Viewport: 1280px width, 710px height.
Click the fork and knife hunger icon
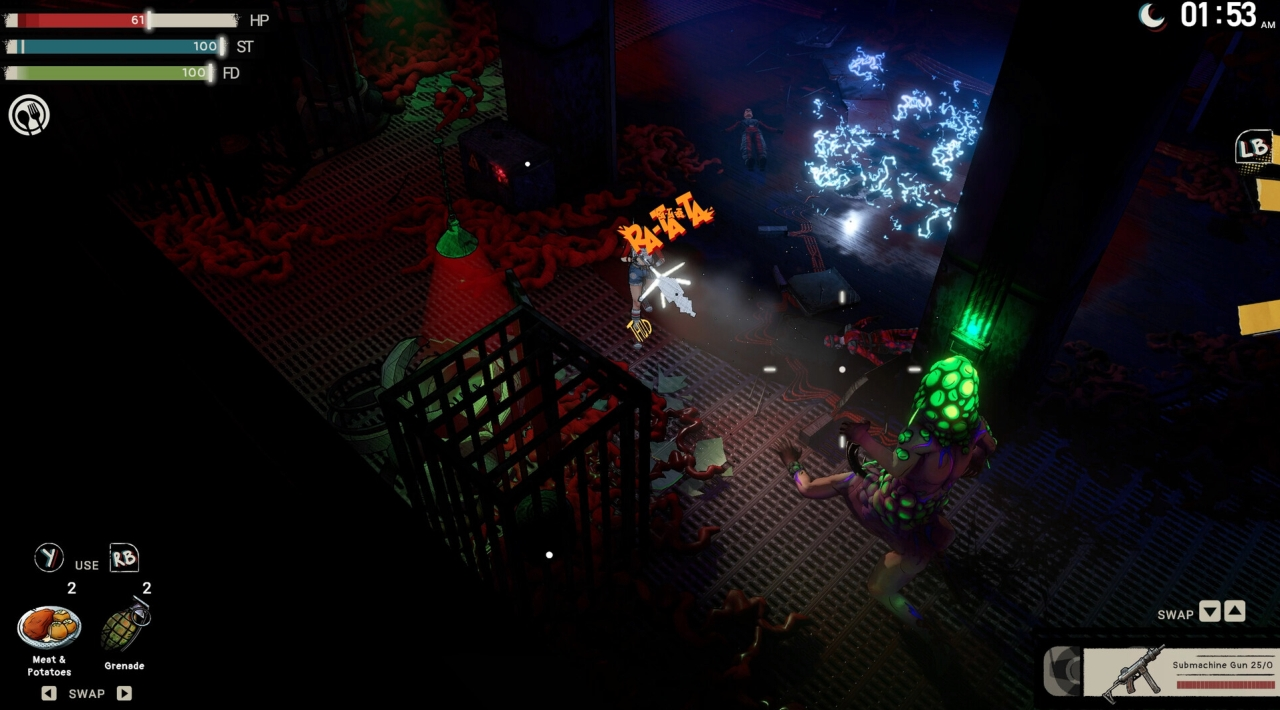(29, 115)
